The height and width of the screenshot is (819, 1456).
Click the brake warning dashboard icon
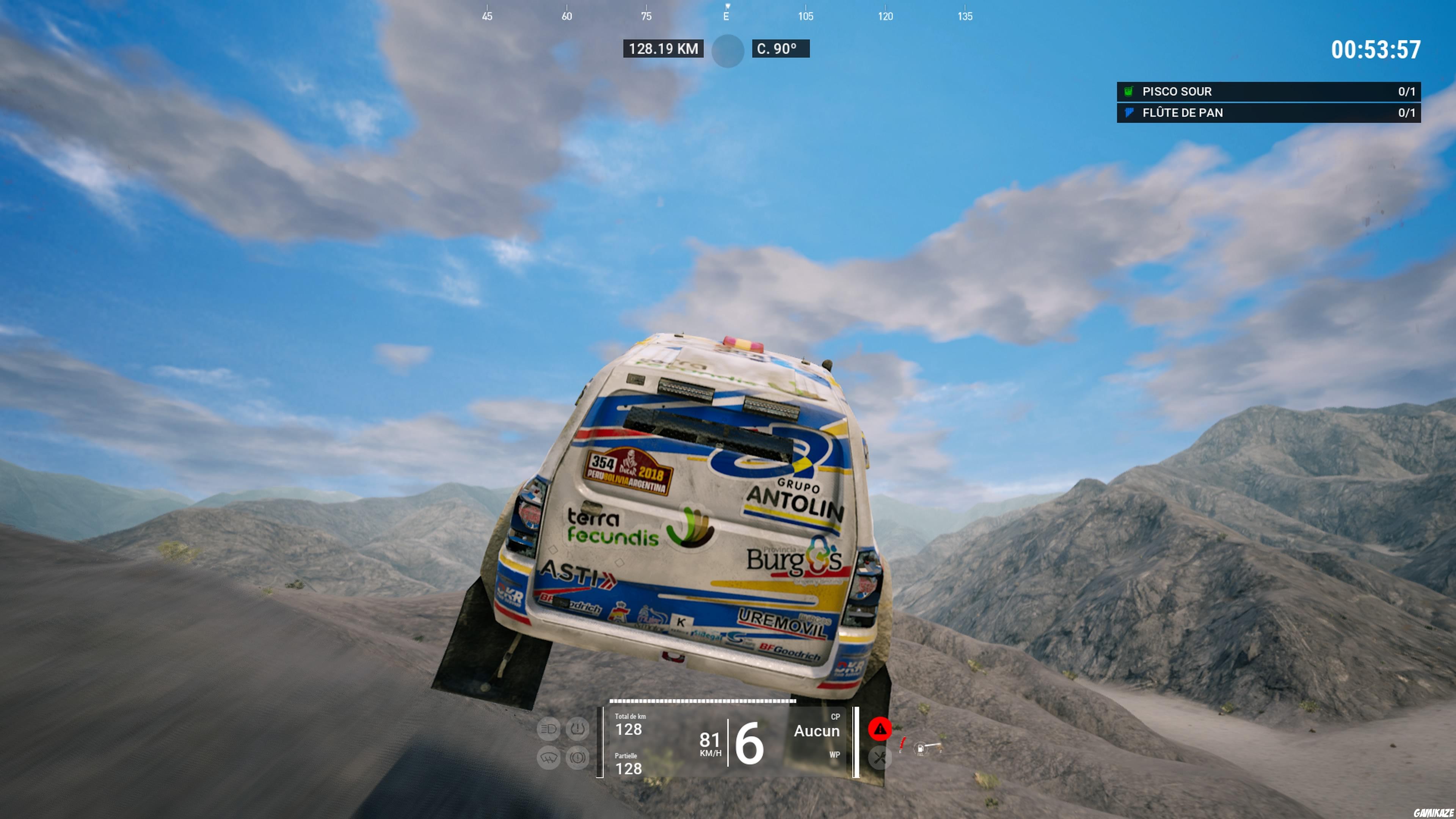(x=577, y=758)
